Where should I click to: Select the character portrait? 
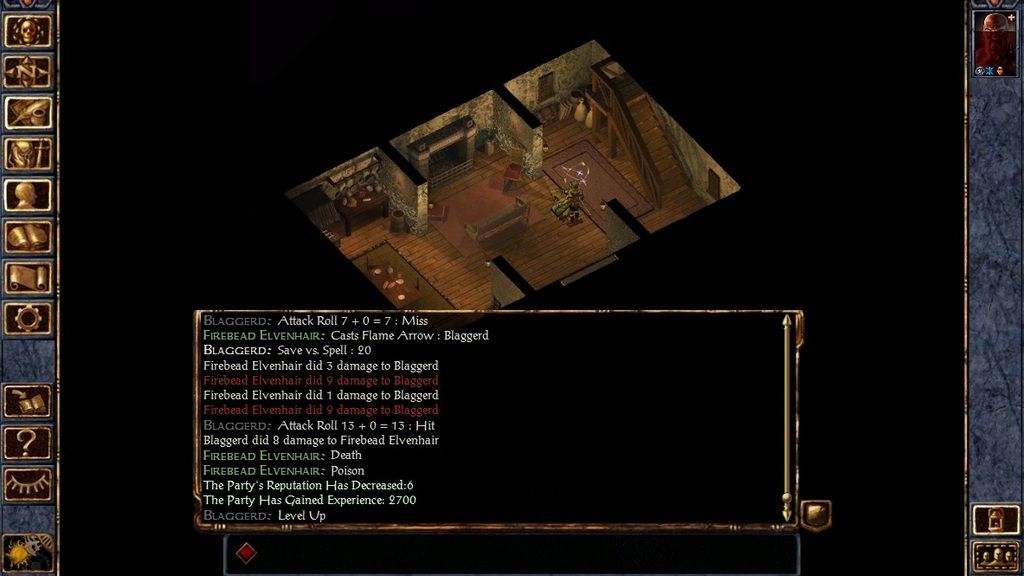993,41
